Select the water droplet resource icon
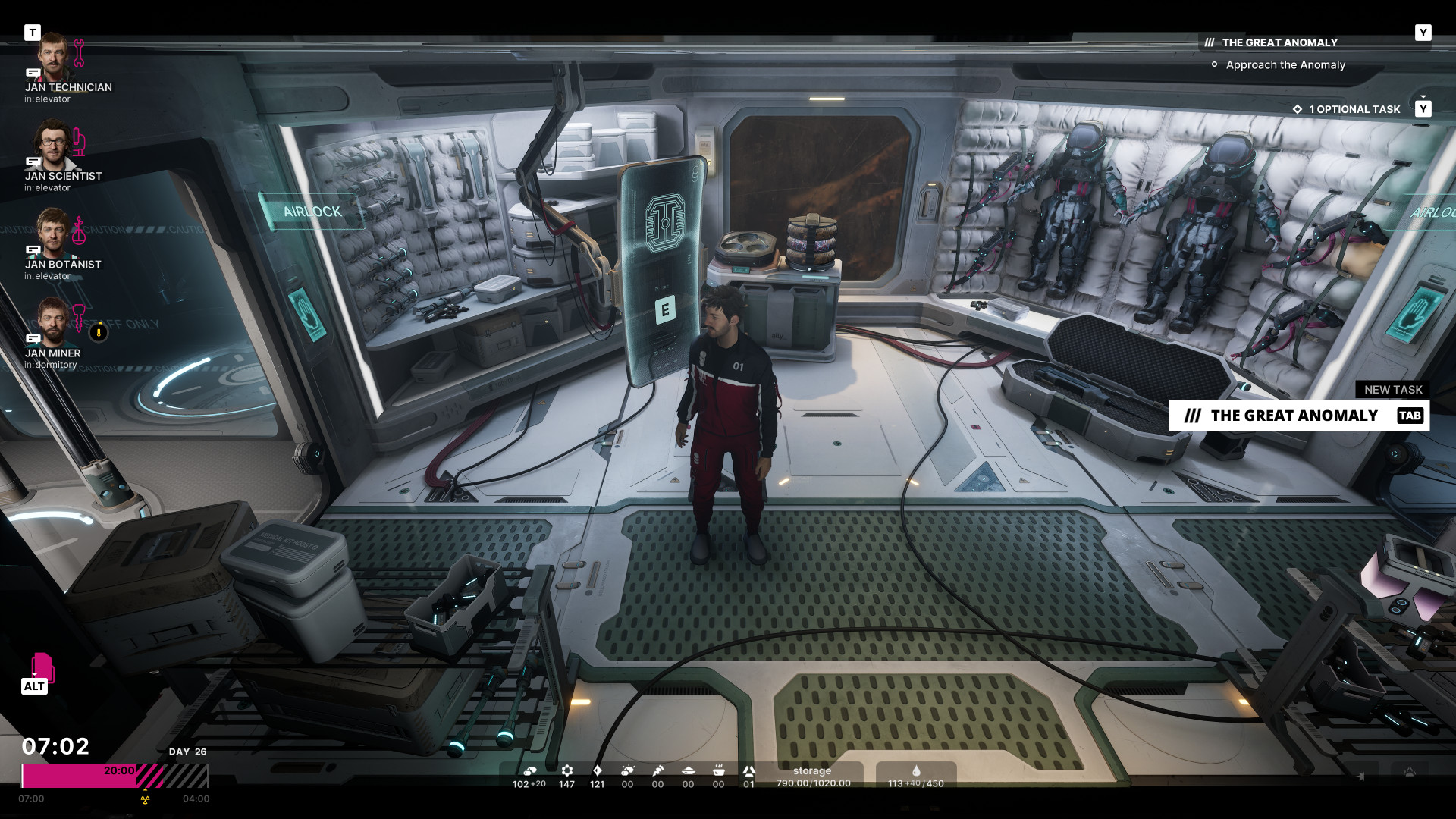The height and width of the screenshot is (819, 1456). [916, 771]
